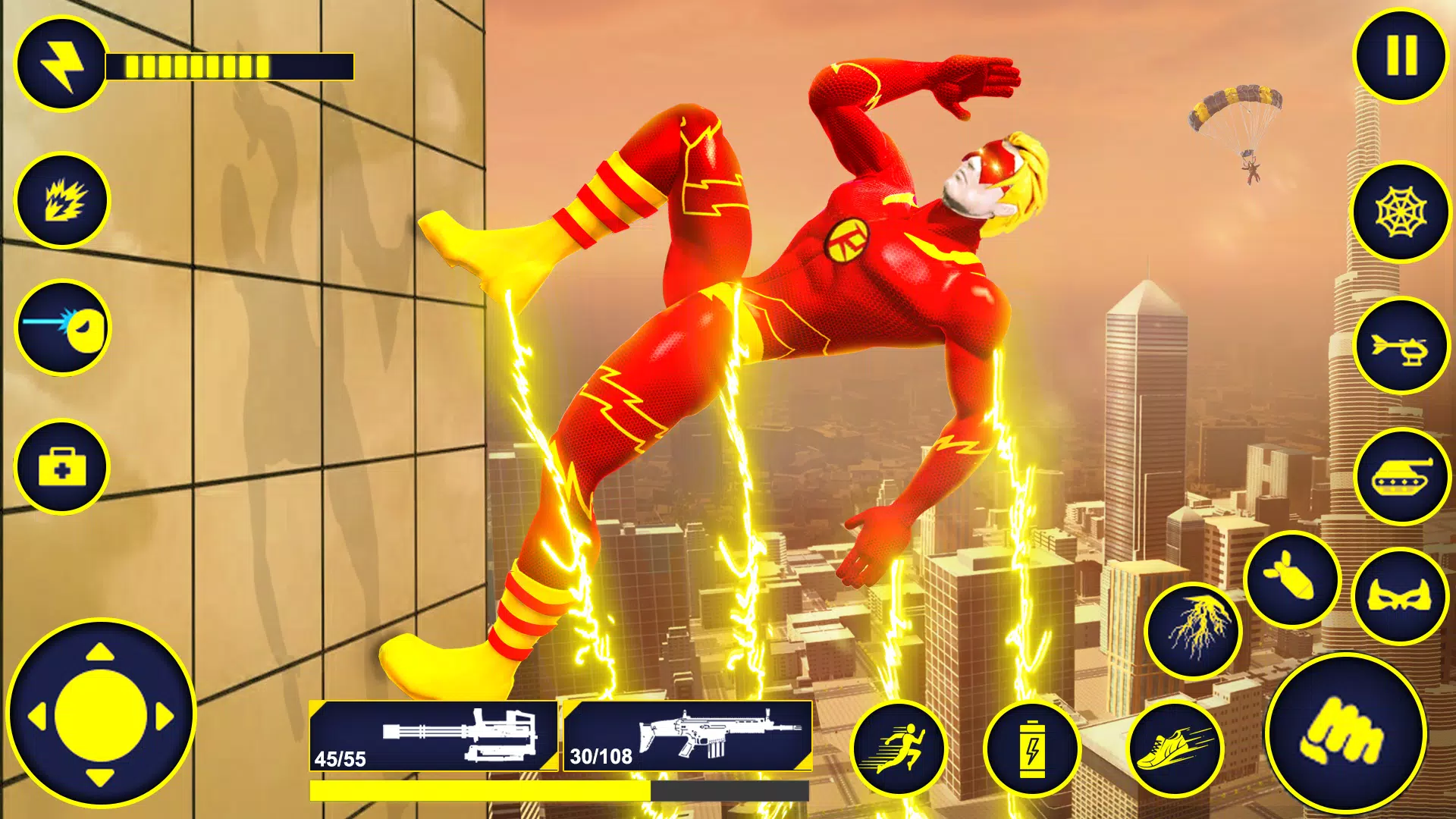This screenshot has height=819, width=1456.
Task: Use the health medkit
Action: point(61,468)
